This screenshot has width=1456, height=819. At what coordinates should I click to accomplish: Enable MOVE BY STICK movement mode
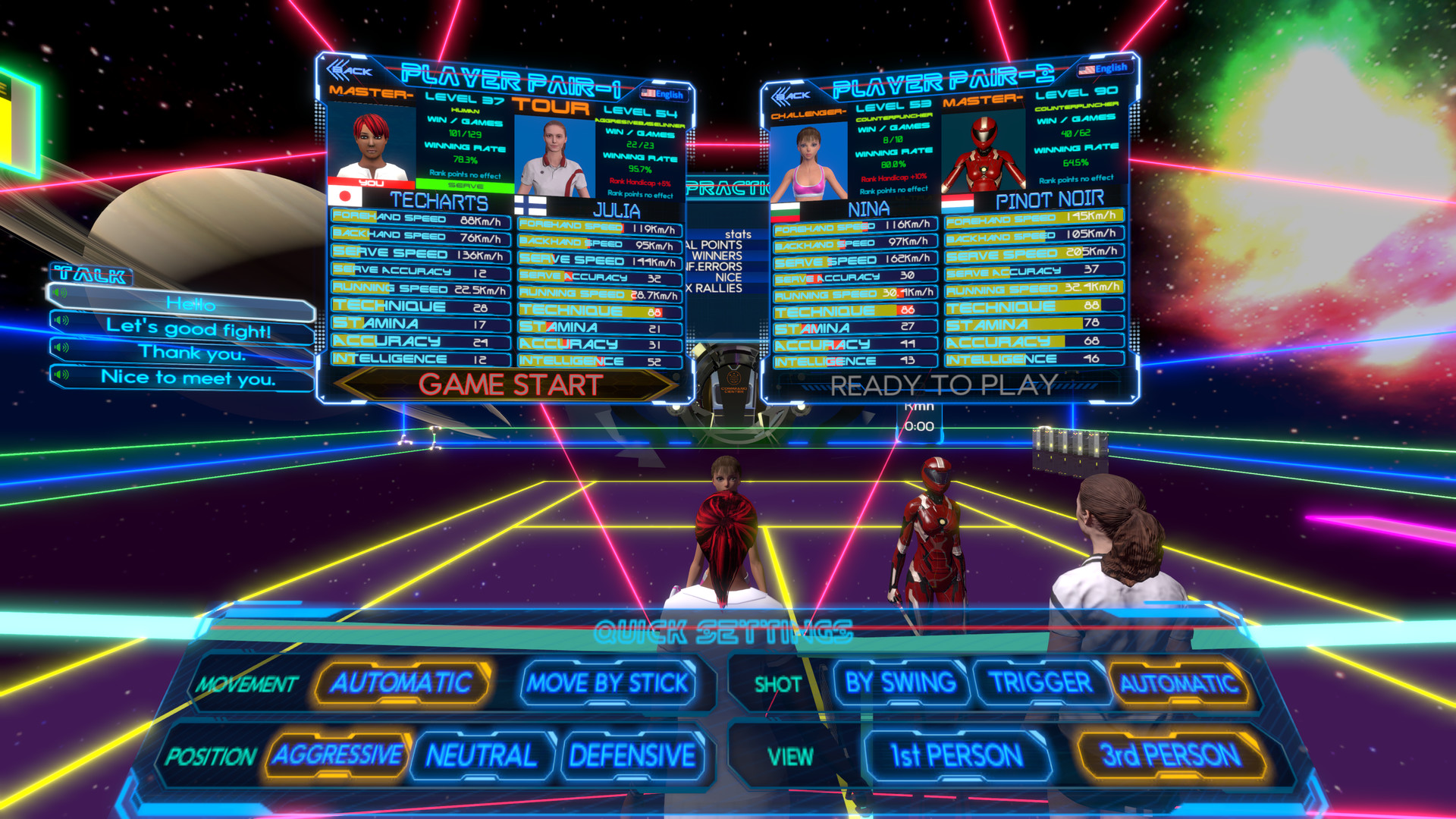click(609, 684)
